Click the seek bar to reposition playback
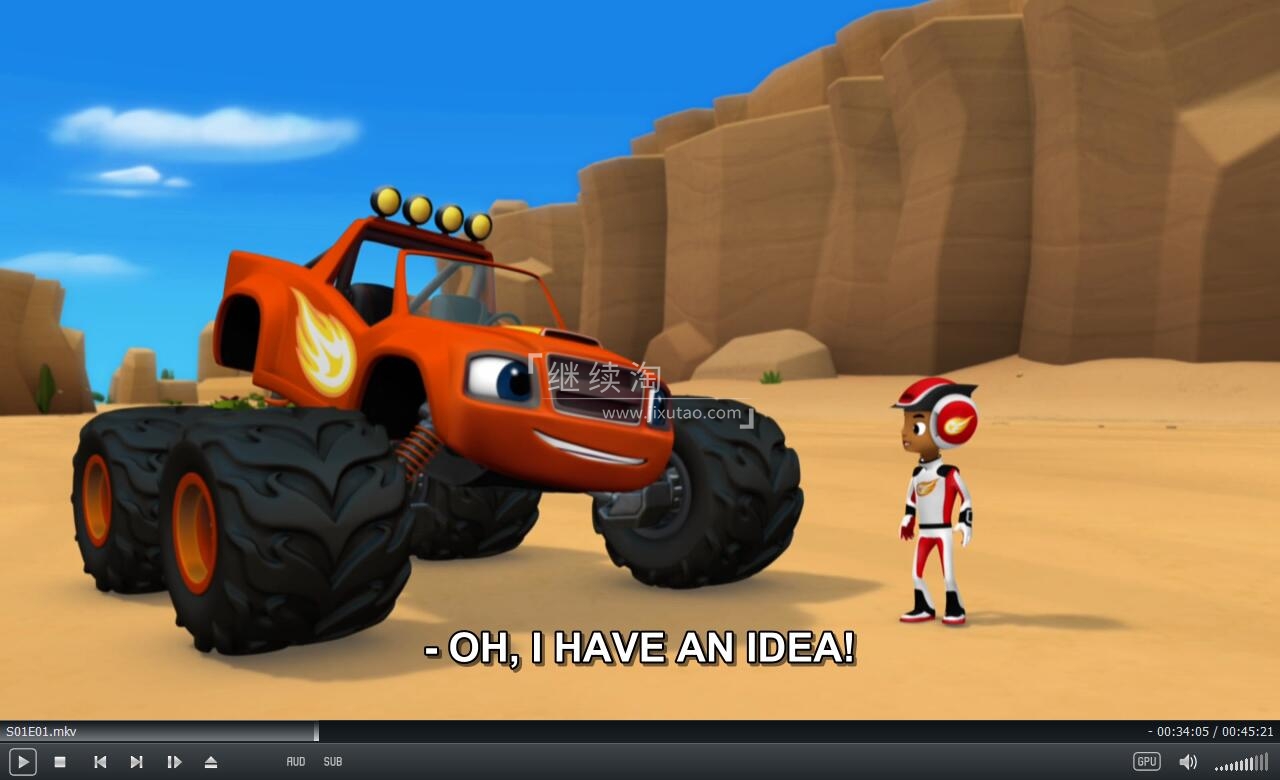This screenshot has width=1280, height=780. tap(640, 731)
